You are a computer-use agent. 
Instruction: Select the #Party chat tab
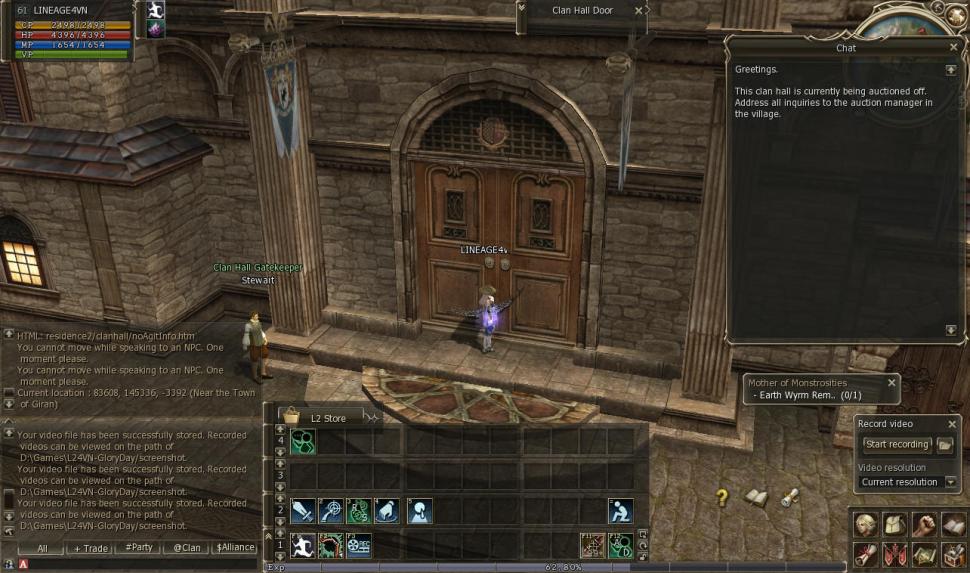tap(139, 548)
